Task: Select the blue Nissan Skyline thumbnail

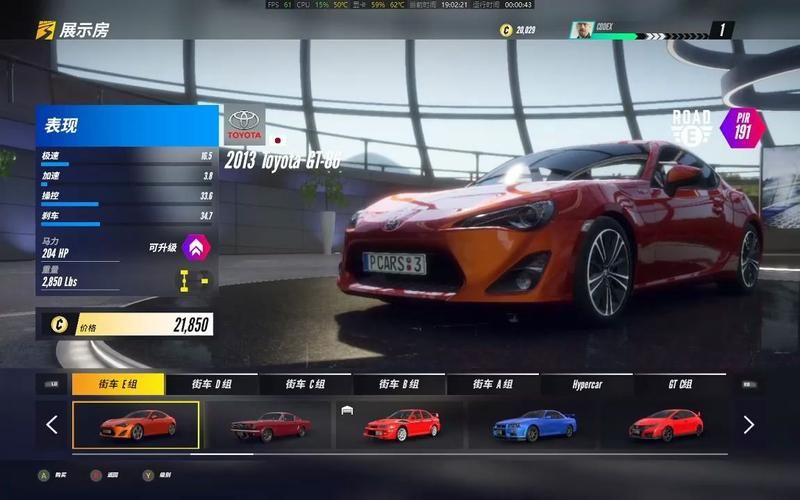Action: (x=533, y=425)
